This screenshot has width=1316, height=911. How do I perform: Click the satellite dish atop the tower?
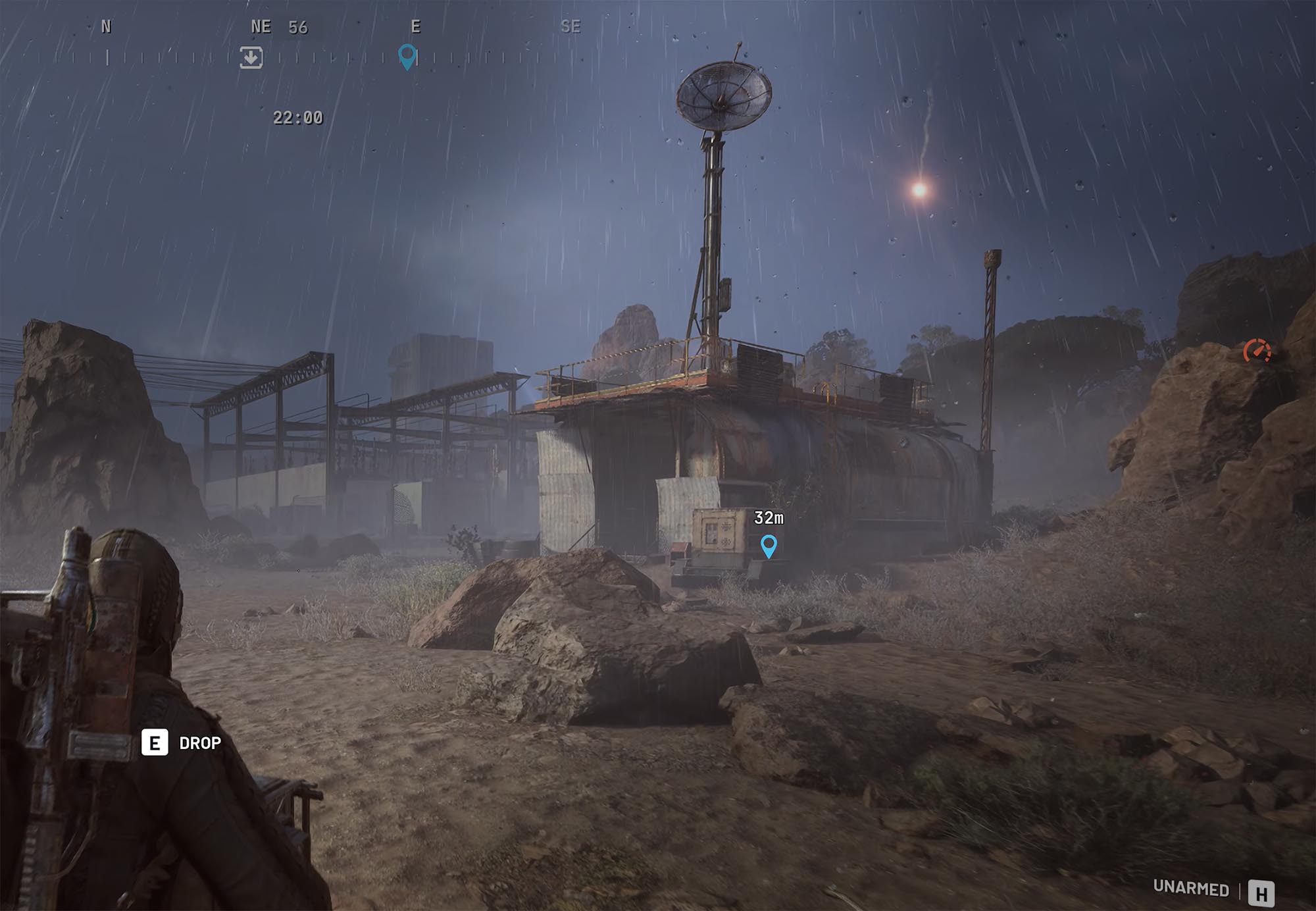(x=722, y=99)
